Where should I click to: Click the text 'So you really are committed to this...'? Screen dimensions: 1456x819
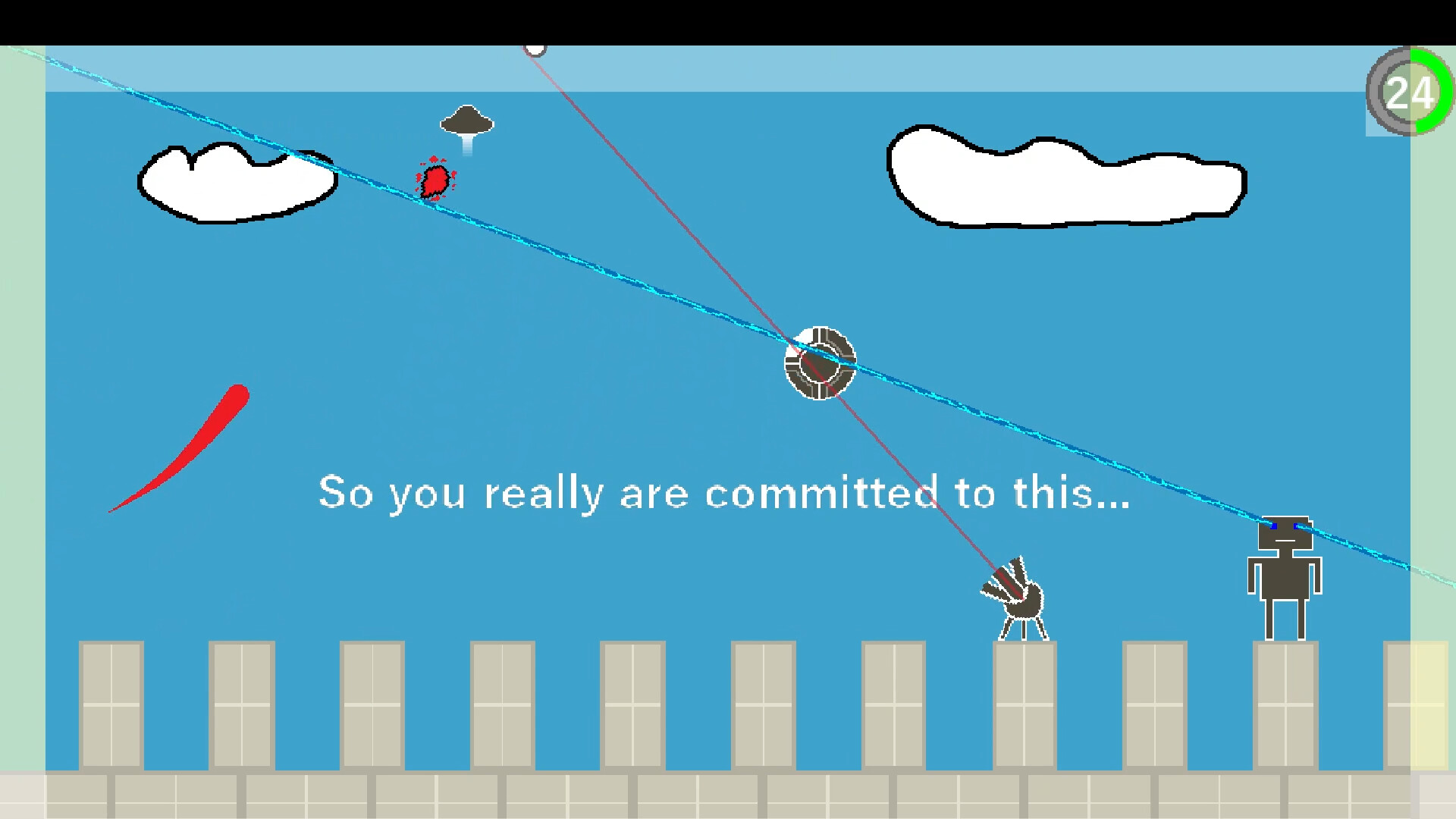point(724,493)
